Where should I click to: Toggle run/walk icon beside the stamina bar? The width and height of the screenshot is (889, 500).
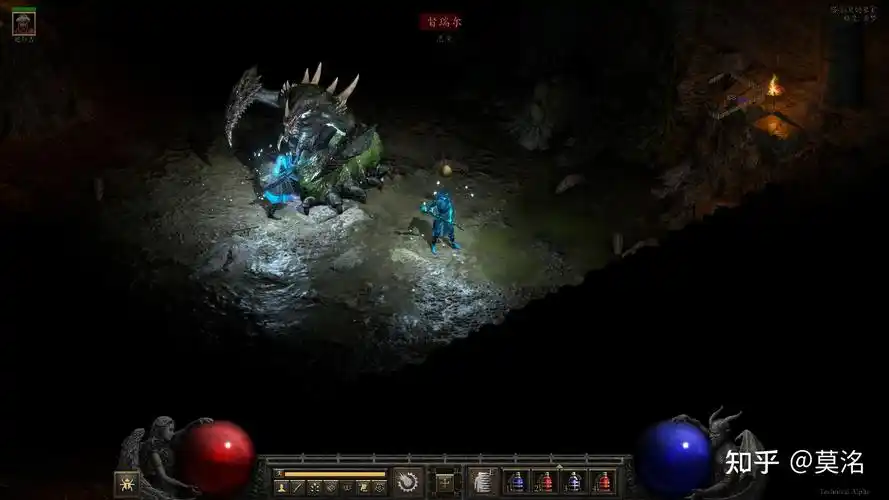281,473
